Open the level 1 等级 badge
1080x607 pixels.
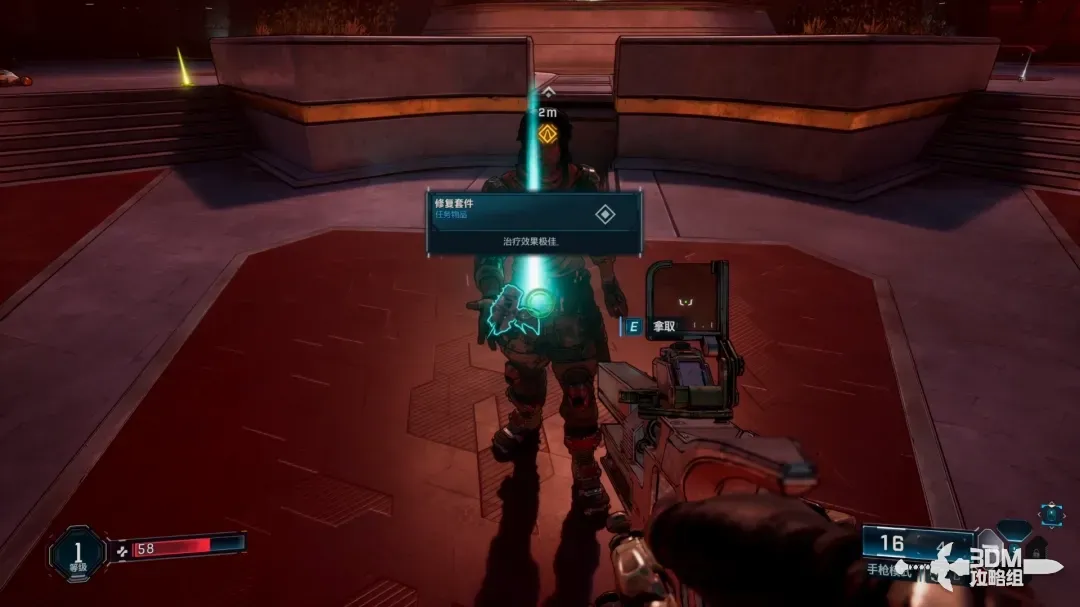77,553
